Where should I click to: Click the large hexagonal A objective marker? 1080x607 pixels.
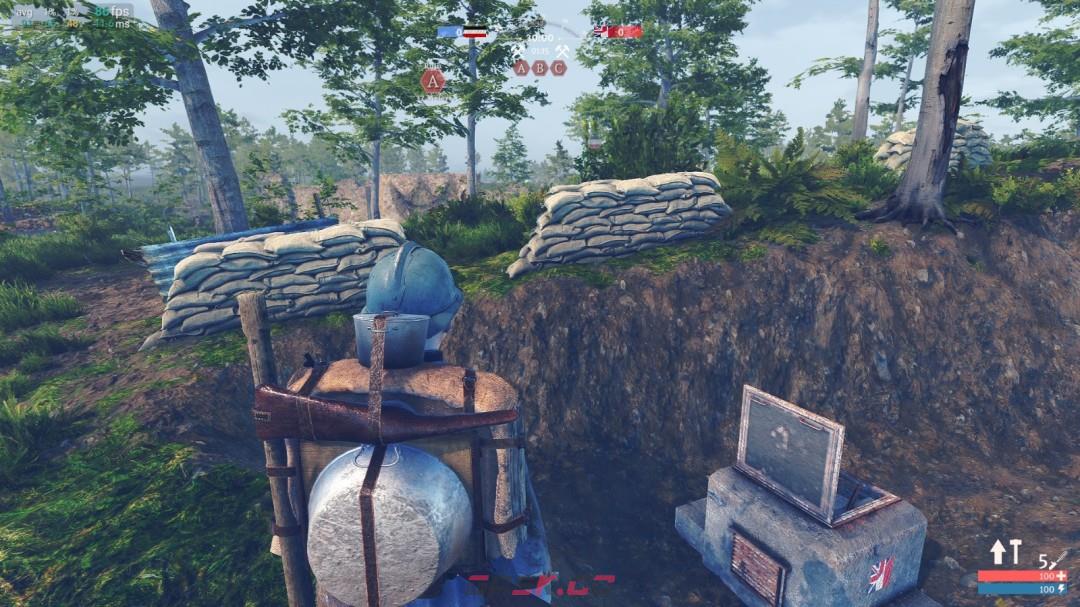(433, 81)
